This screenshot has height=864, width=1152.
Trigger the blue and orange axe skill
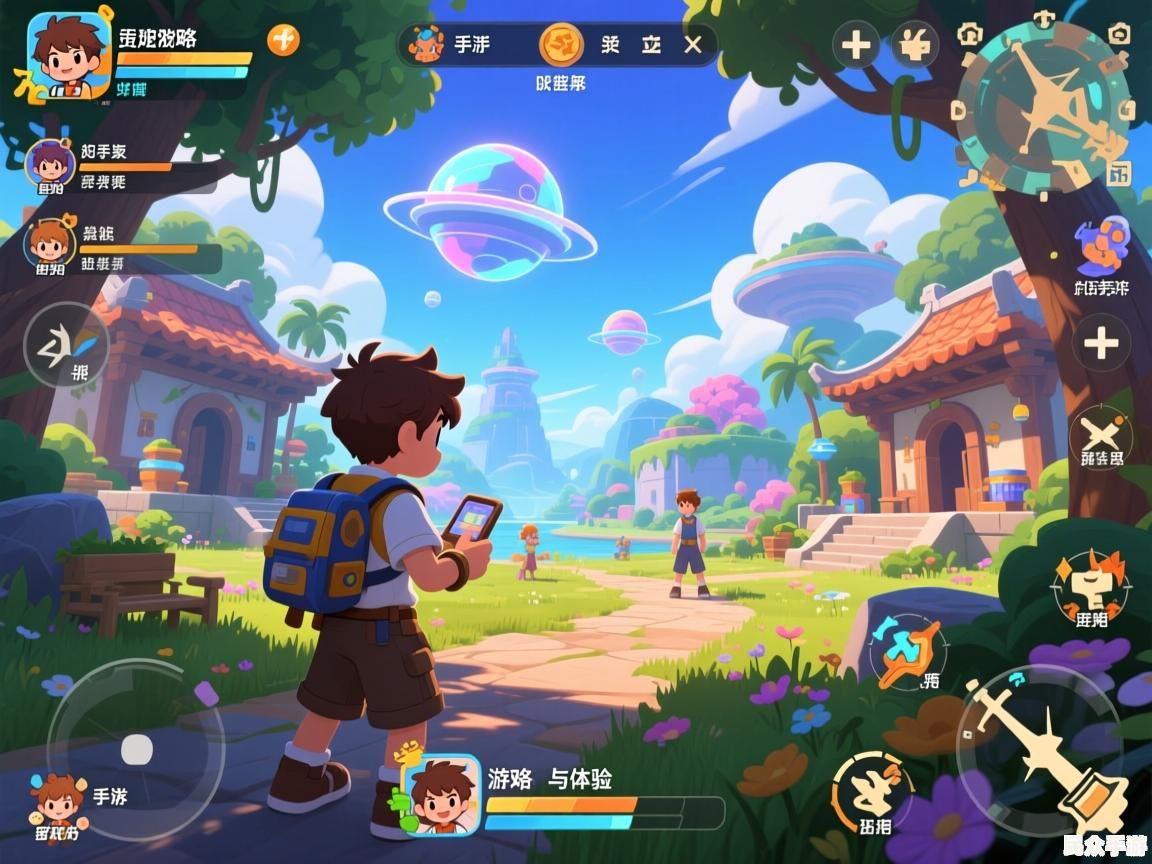click(906, 650)
